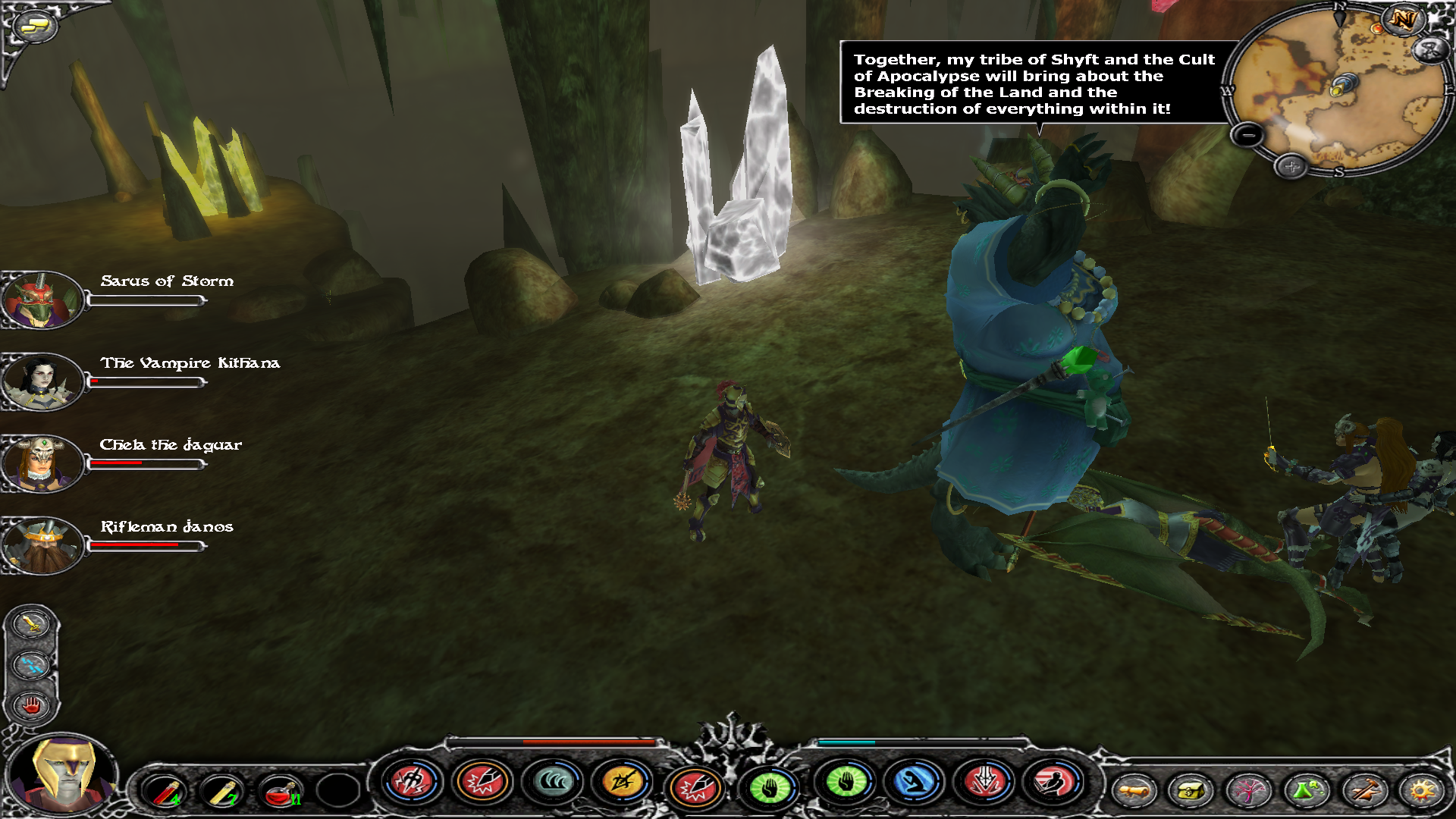Select The Vampire Kithana's portrait
Image resolution: width=1456 pixels, height=819 pixels.
click(42, 382)
